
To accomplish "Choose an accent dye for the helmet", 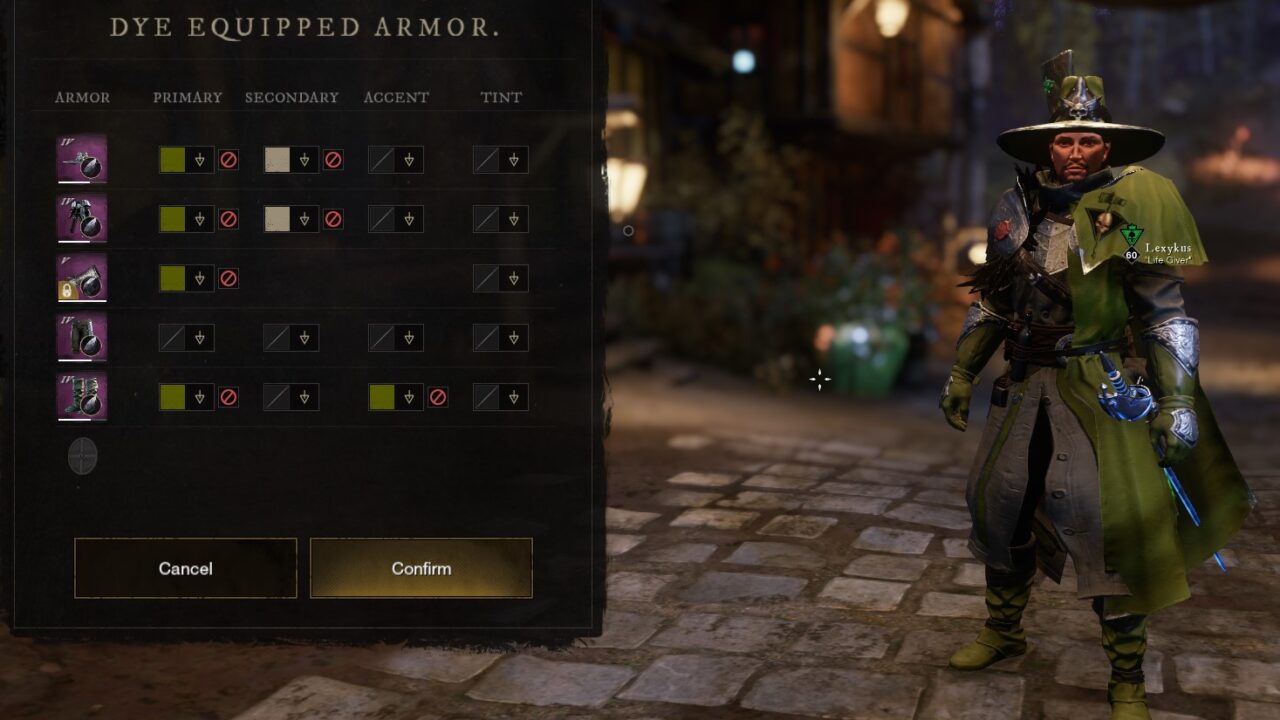I will tap(408, 160).
